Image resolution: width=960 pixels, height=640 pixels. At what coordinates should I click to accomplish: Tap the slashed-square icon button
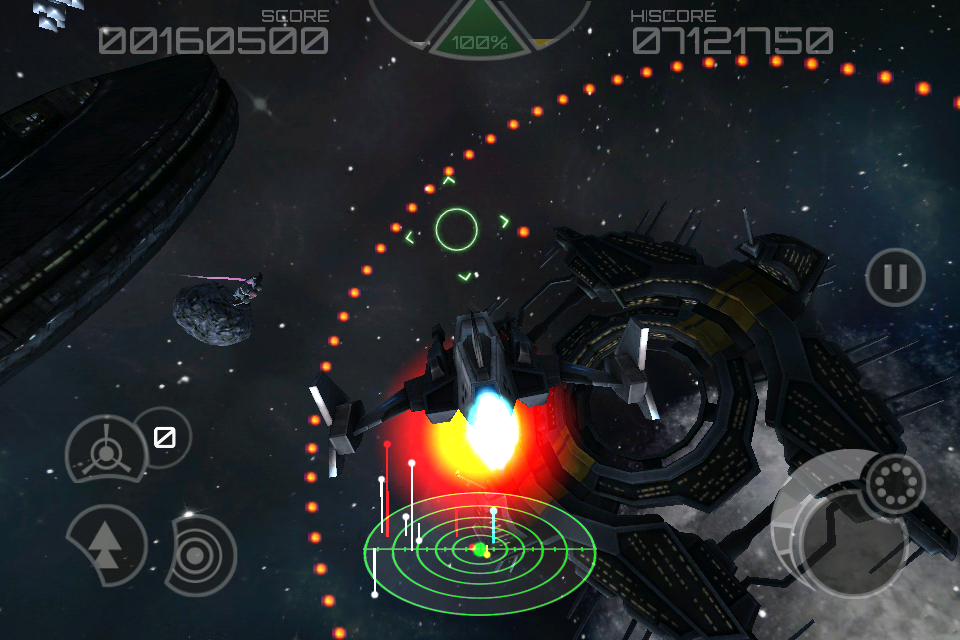163,437
